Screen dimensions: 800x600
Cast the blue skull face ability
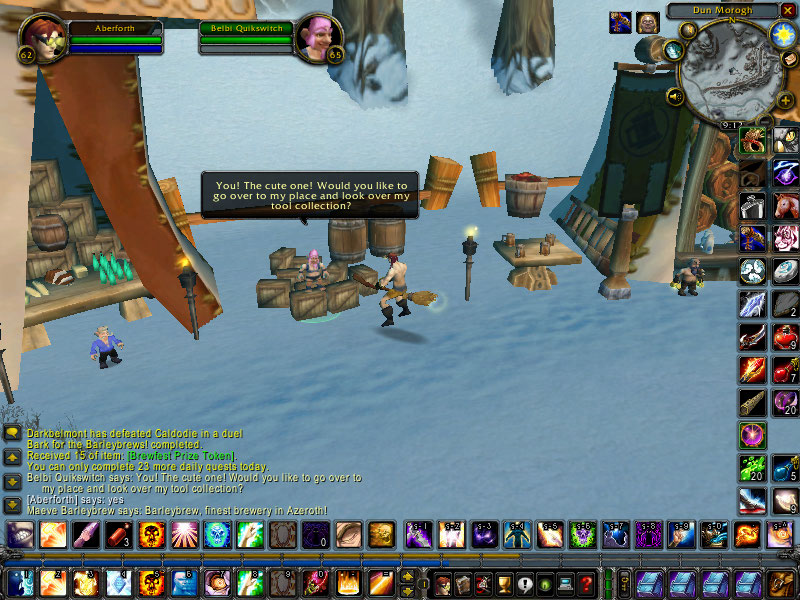coord(216,534)
